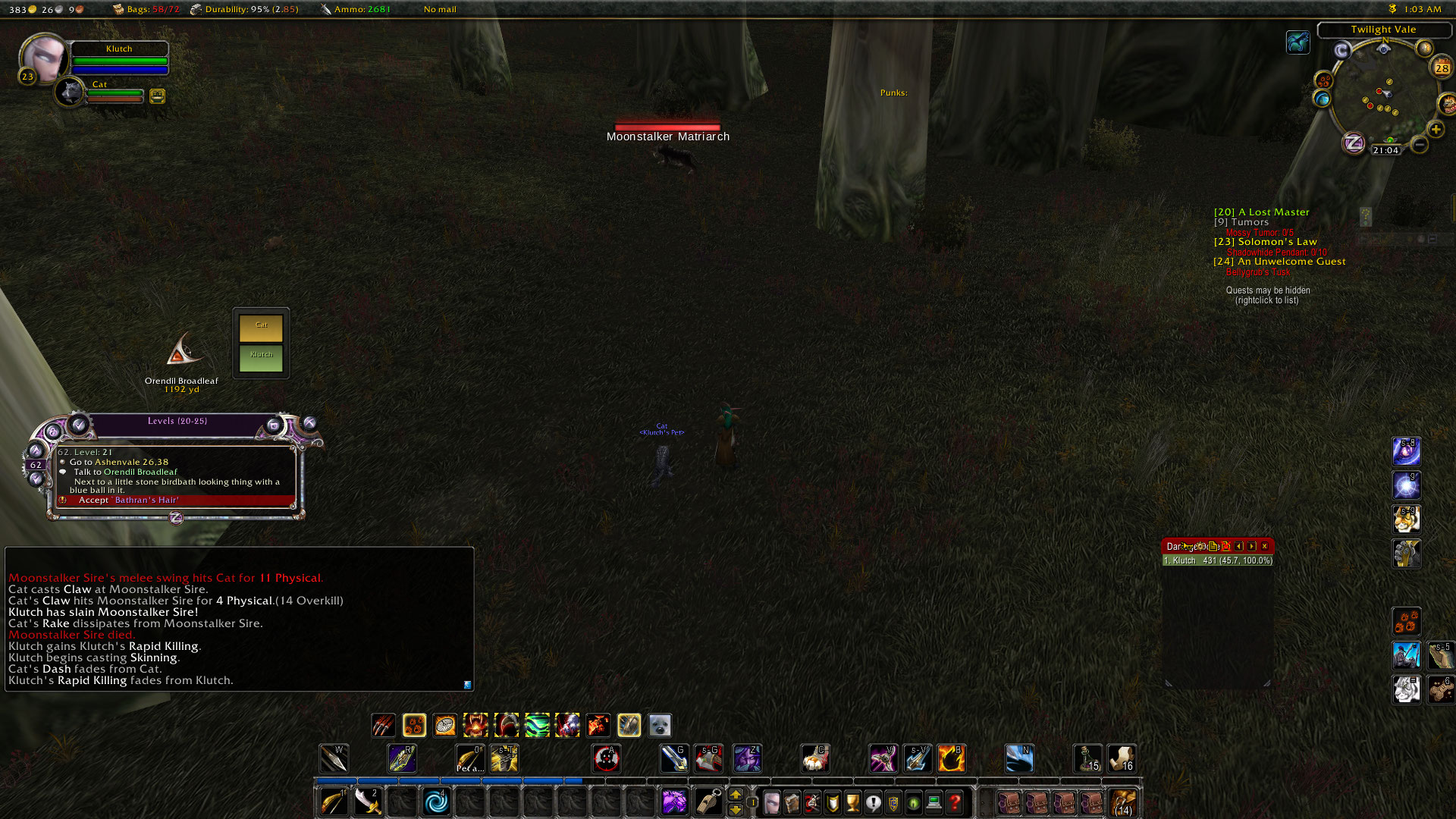1456x819 pixels.
Task: Open Details options with the gear icon
Action: tap(1200, 546)
